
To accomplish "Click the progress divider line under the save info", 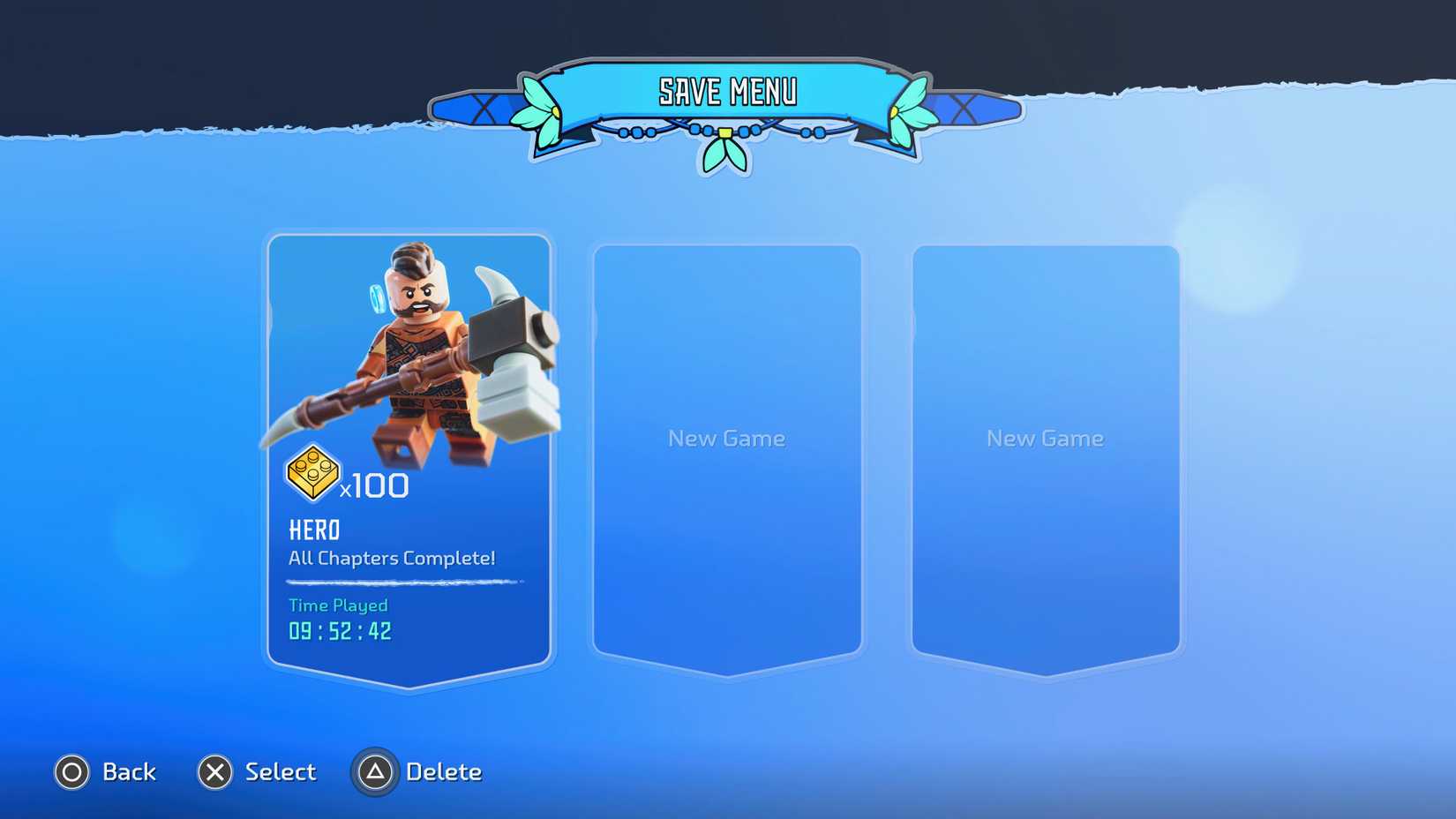I will tap(402, 581).
